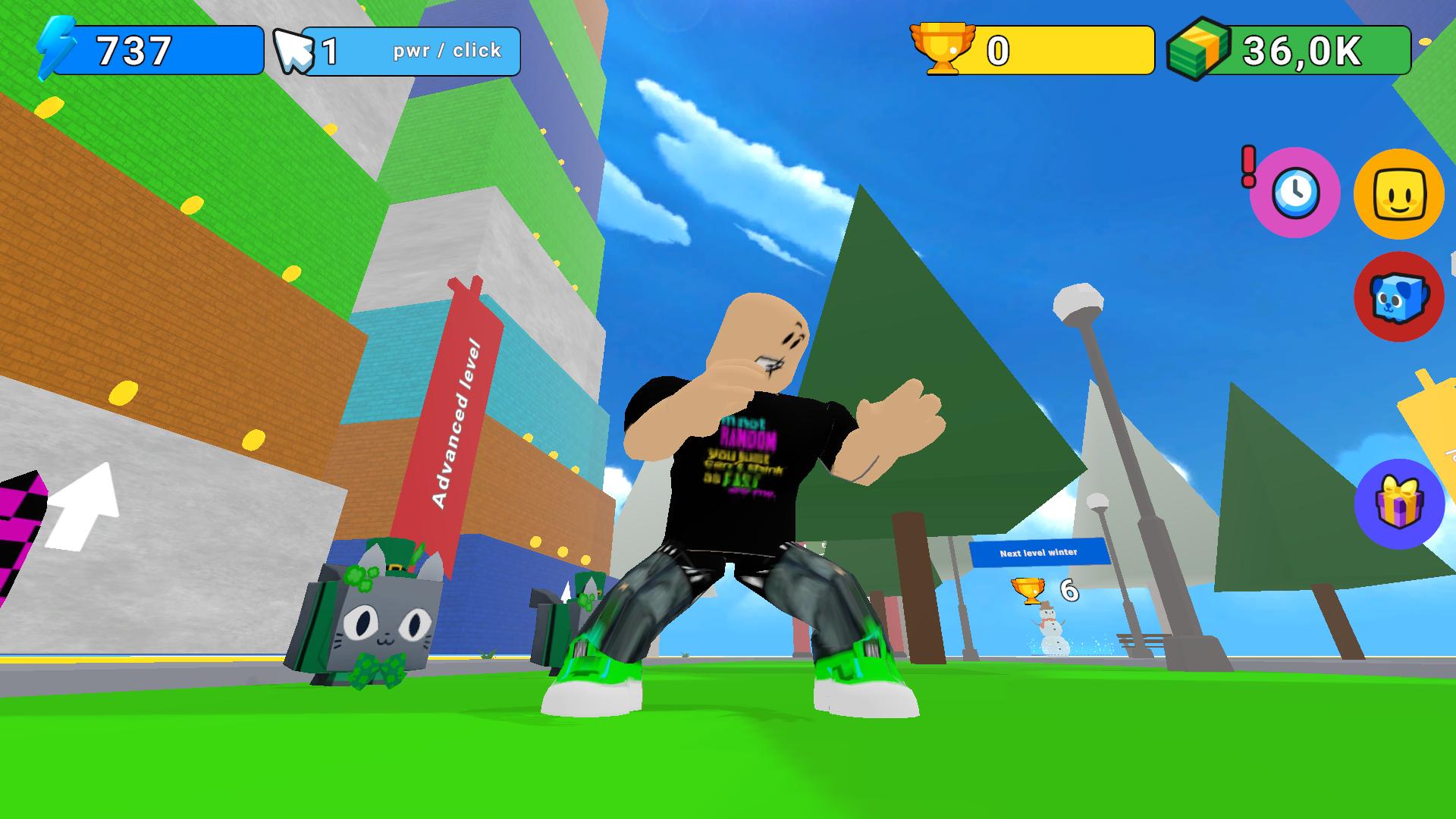Select the Next level winter sign
1456x819 pixels.
(x=1040, y=553)
